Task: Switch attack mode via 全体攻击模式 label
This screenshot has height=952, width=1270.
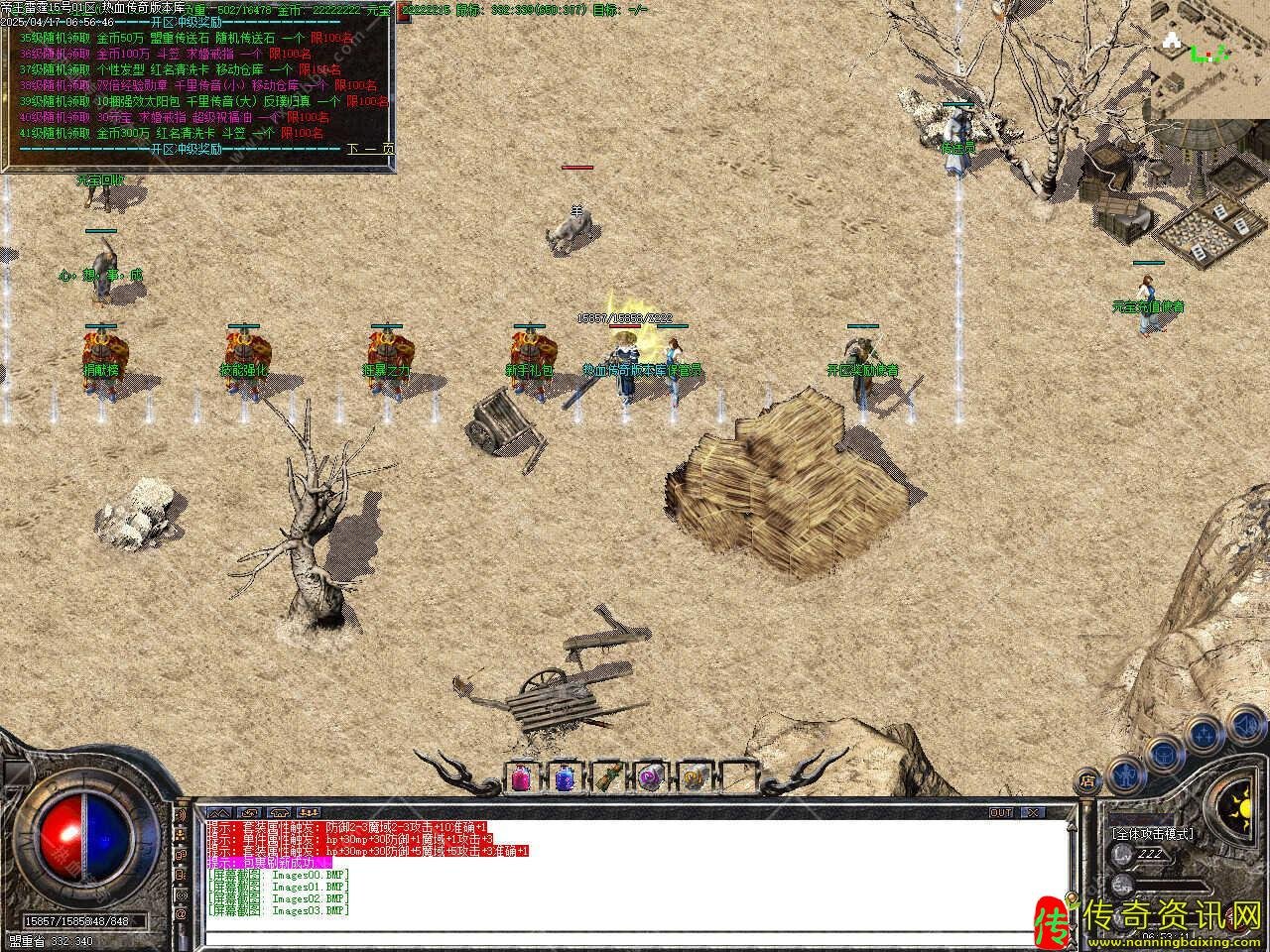Action: coord(1152,834)
